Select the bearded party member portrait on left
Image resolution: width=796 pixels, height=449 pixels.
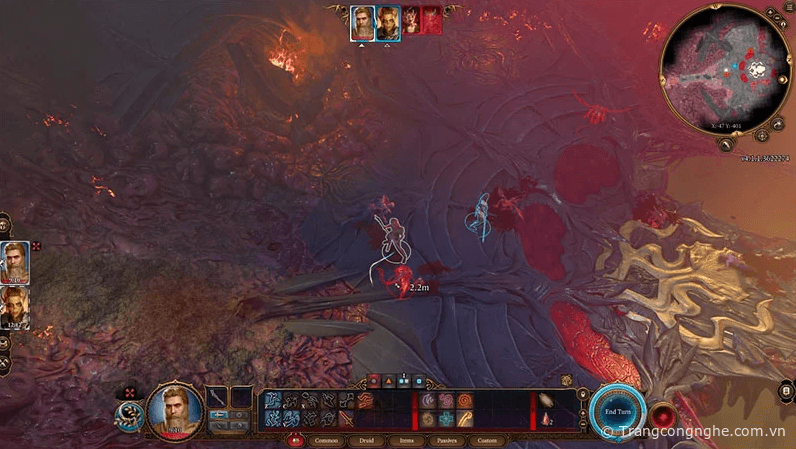(x=15, y=262)
